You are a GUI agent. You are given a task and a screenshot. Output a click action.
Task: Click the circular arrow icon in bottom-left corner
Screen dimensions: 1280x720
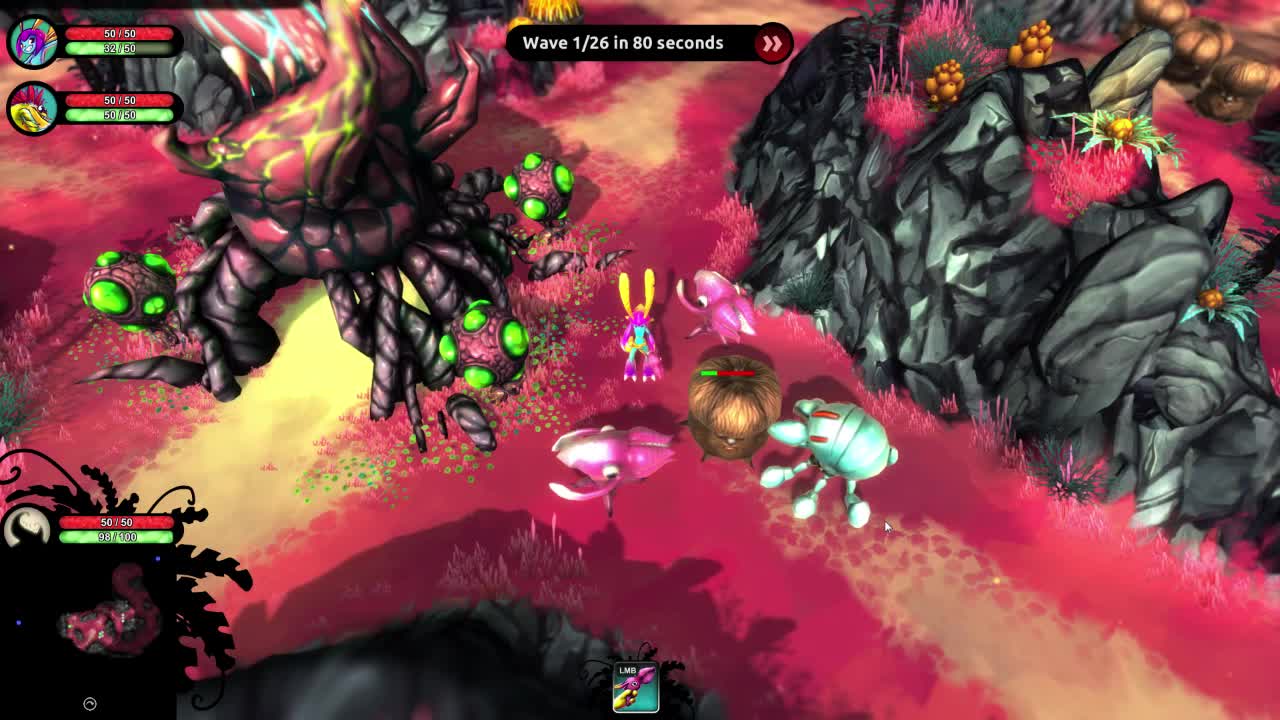pos(90,703)
